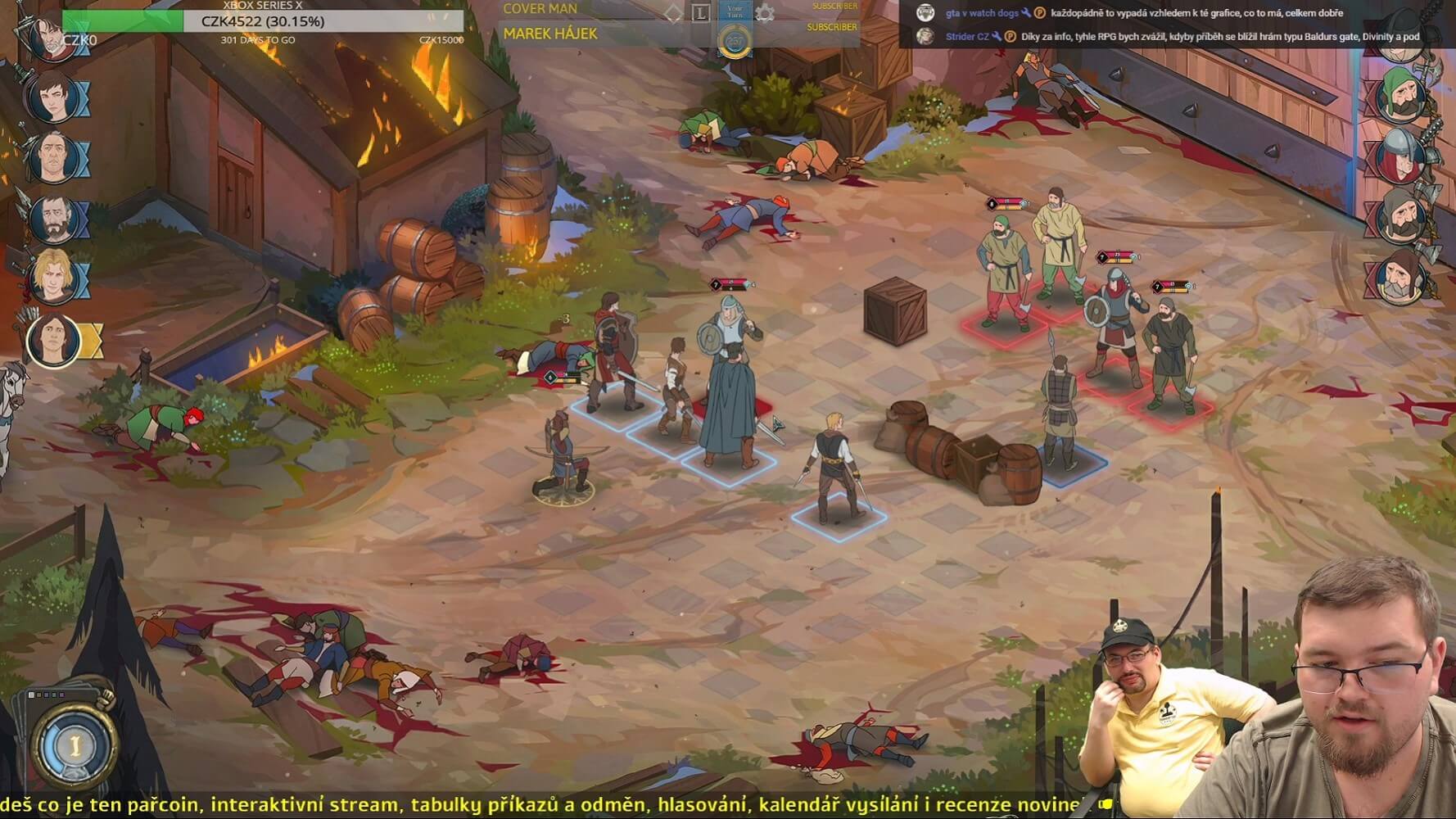
Task: Open the gear settings menu
Action: 765,13
